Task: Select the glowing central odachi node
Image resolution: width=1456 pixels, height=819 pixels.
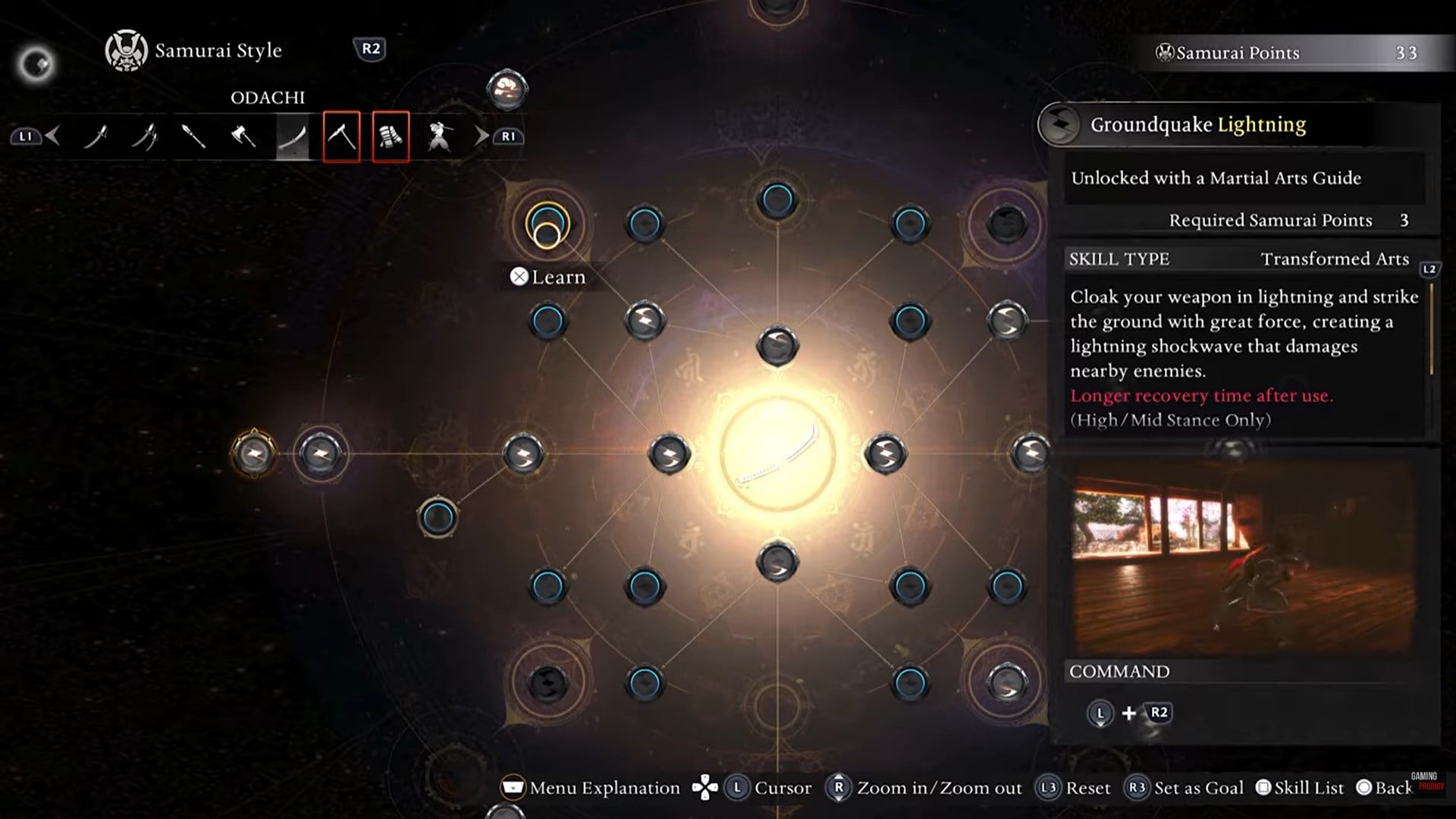Action: point(777,454)
